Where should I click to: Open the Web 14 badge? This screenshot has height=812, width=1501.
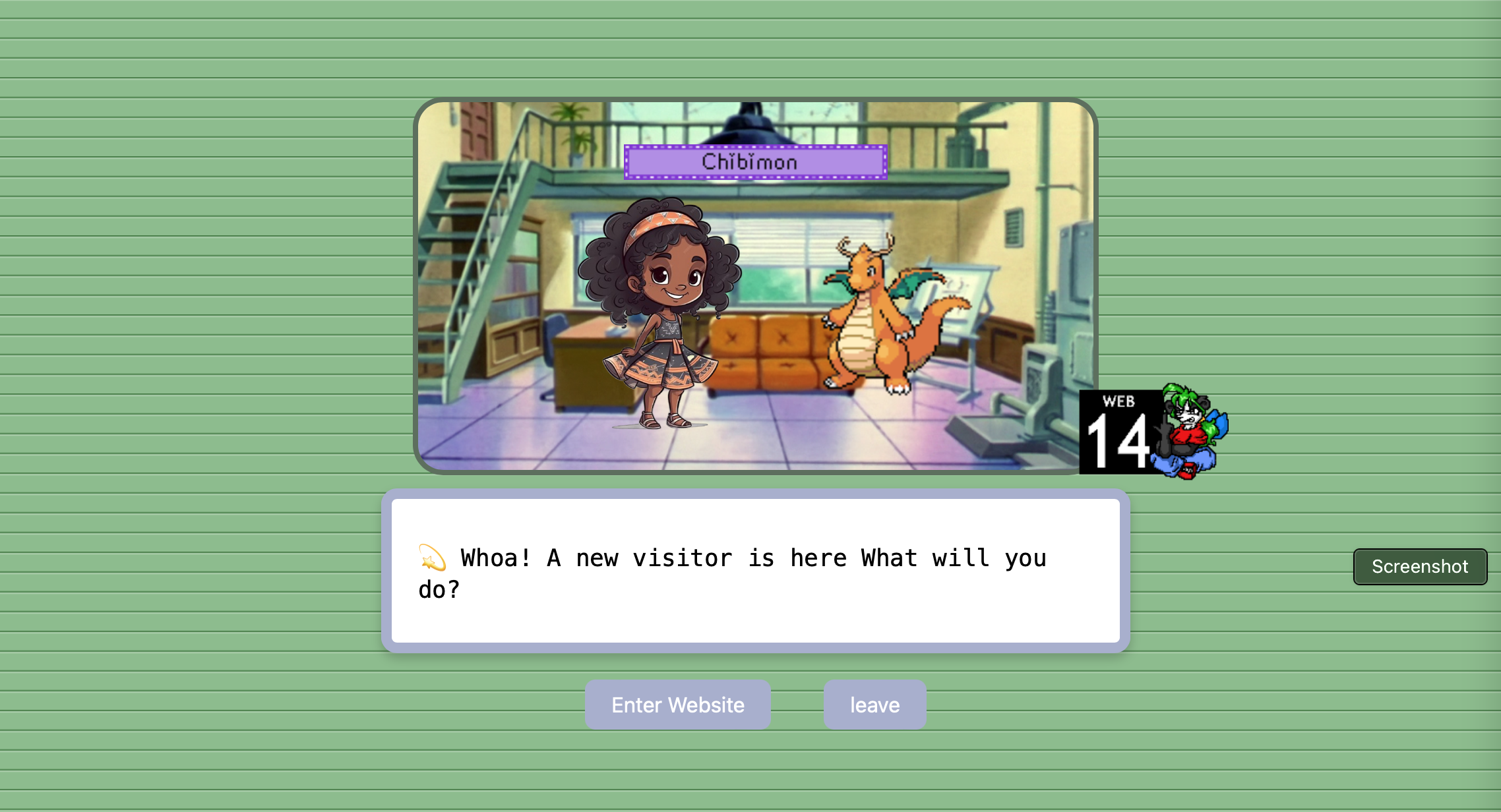1153,432
